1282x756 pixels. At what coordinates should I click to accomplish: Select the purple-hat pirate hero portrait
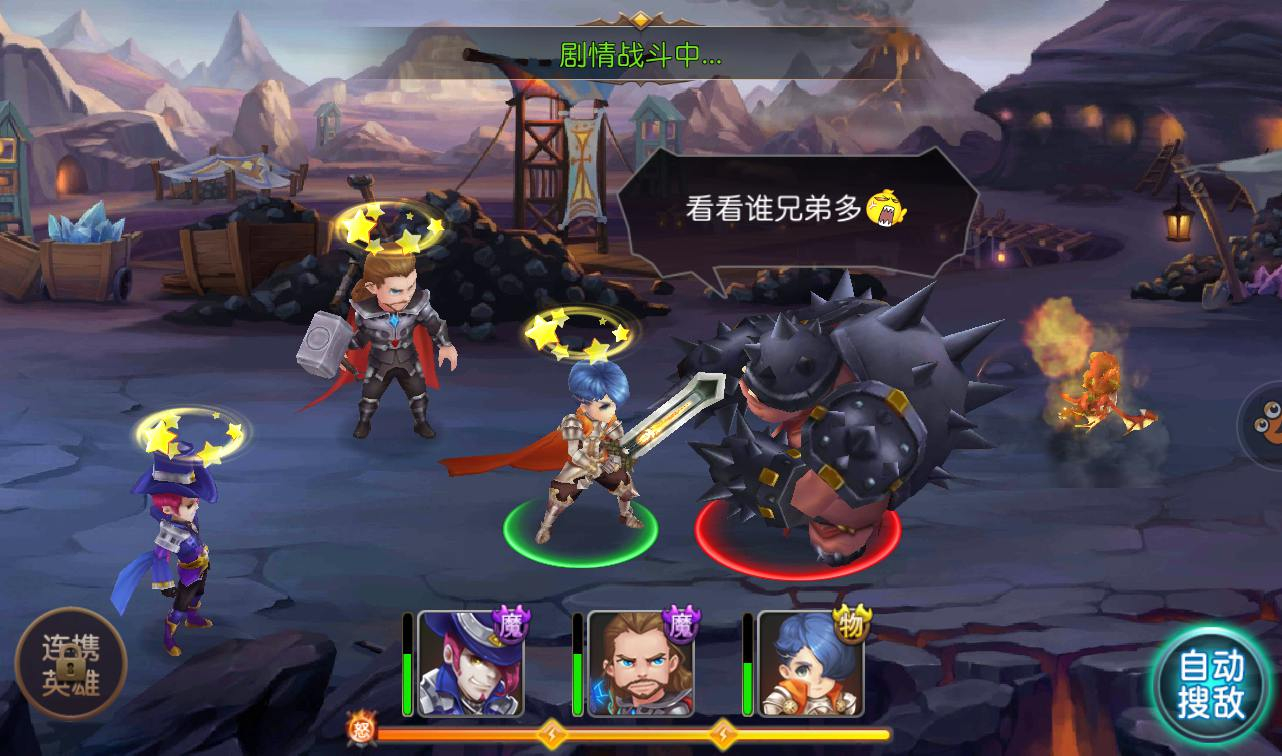469,664
